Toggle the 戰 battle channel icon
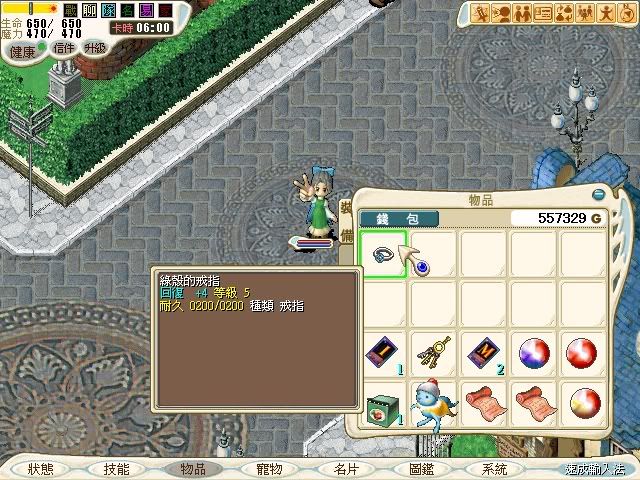This screenshot has width=640, height=480. click(x=71, y=10)
